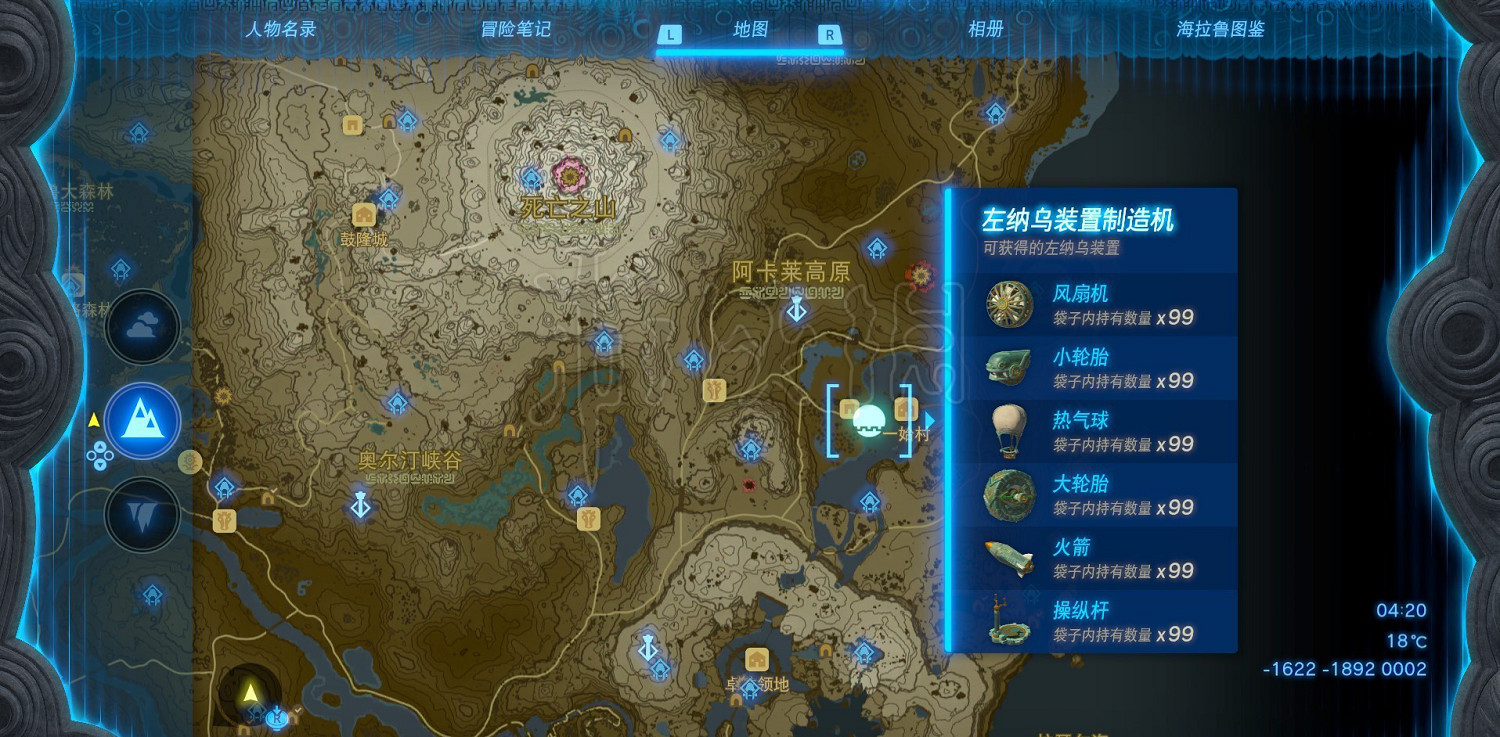Select the hot air balloon (热气球) icon
The height and width of the screenshot is (737, 1500).
pos(1009,430)
